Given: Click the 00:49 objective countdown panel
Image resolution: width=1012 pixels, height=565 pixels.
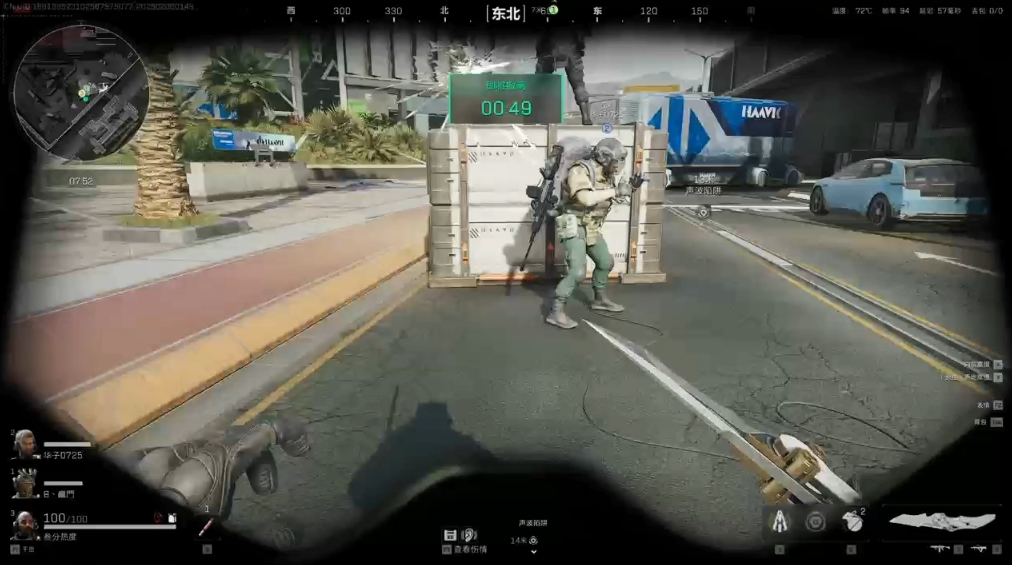Looking at the screenshot, I should tap(506, 98).
